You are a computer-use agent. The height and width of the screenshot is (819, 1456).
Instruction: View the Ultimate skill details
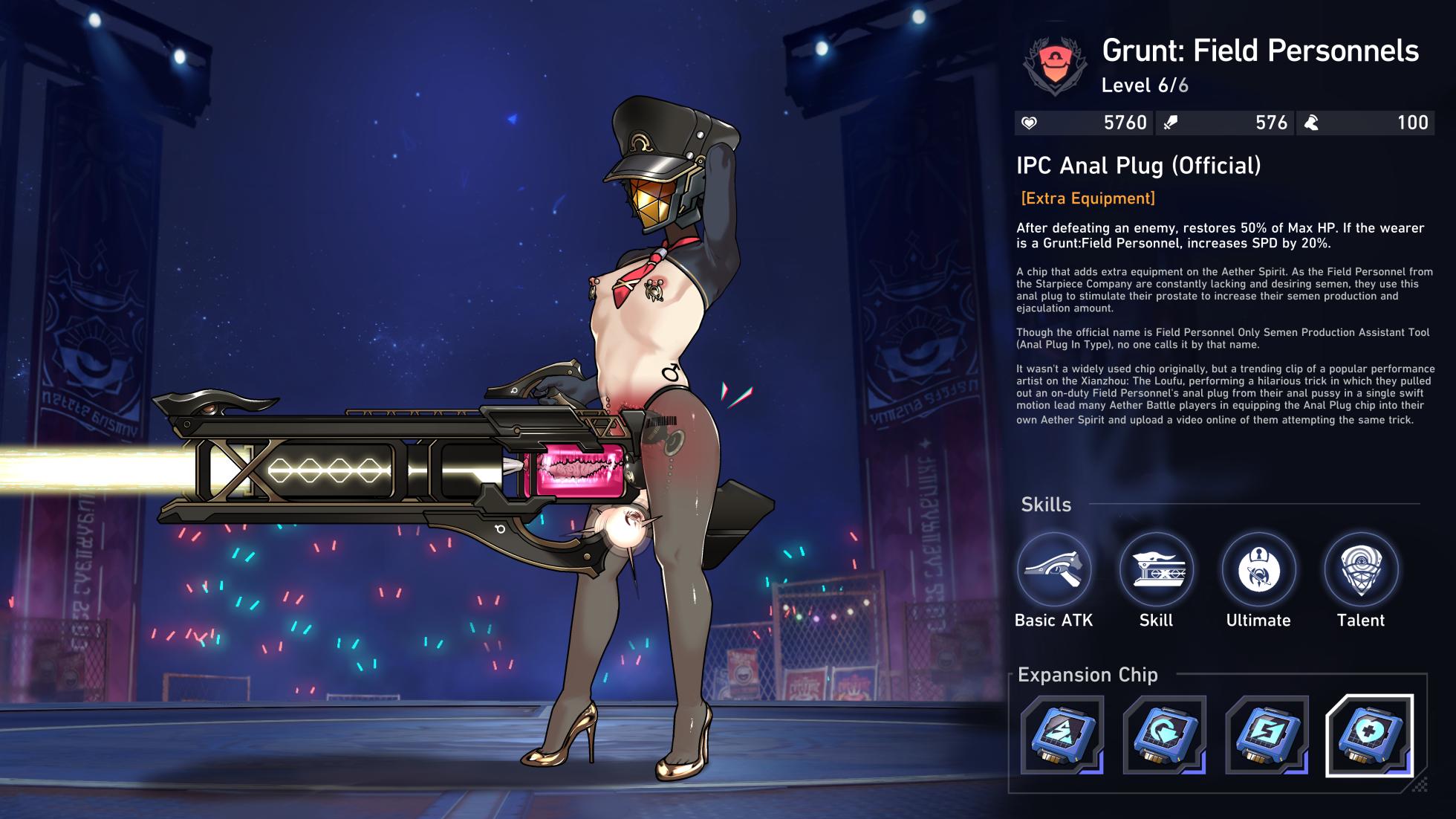(1258, 570)
